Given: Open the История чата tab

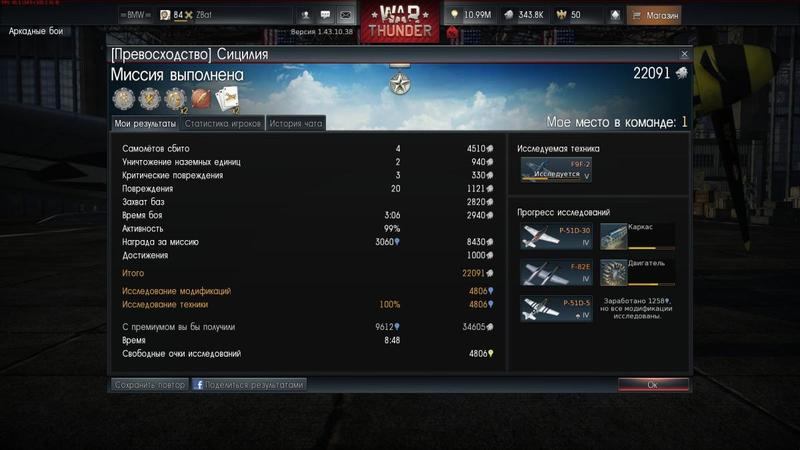Looking at the screenshot, I should [x=296, y=123].
